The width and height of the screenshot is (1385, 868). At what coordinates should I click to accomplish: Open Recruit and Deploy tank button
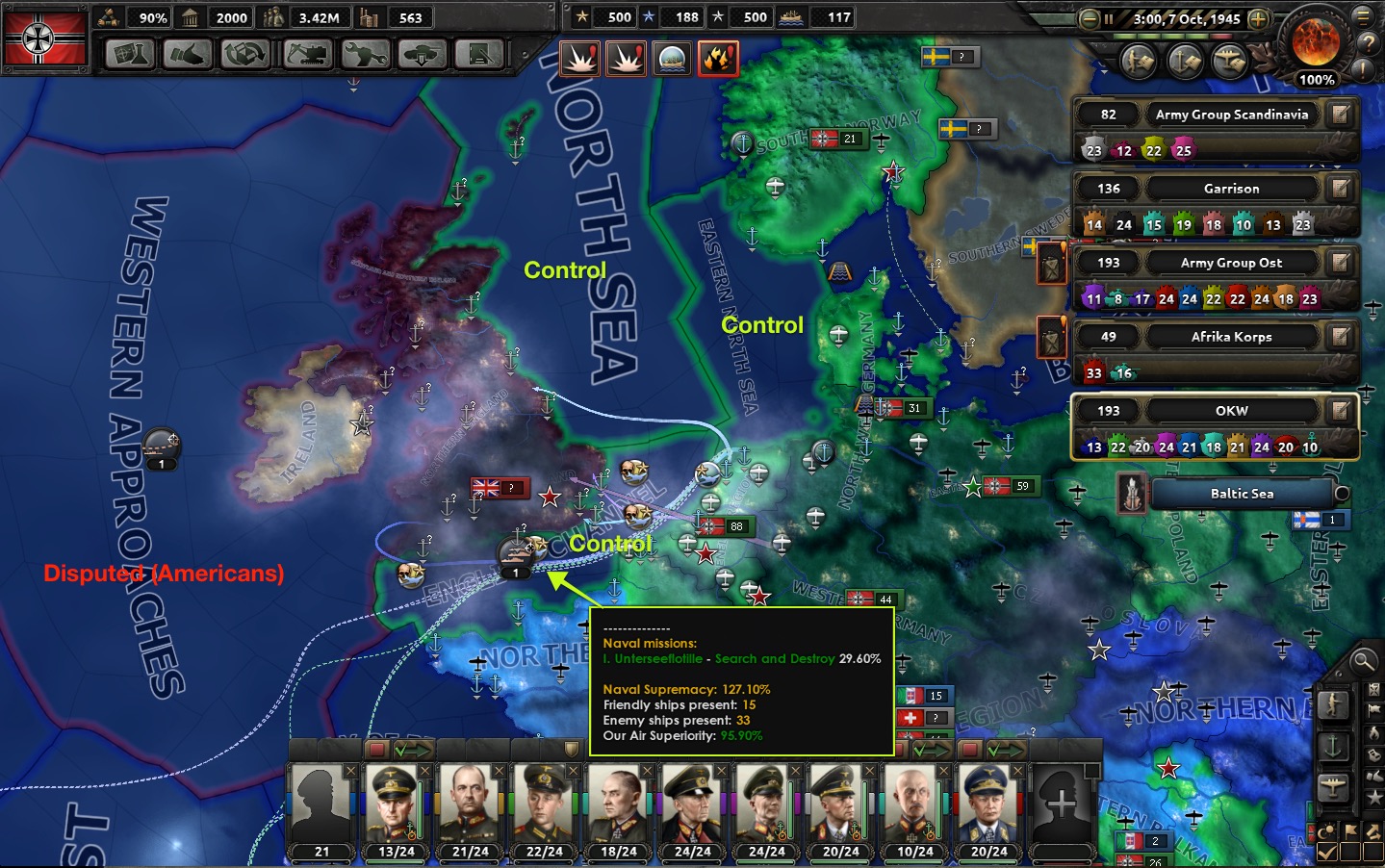[423, 55]
